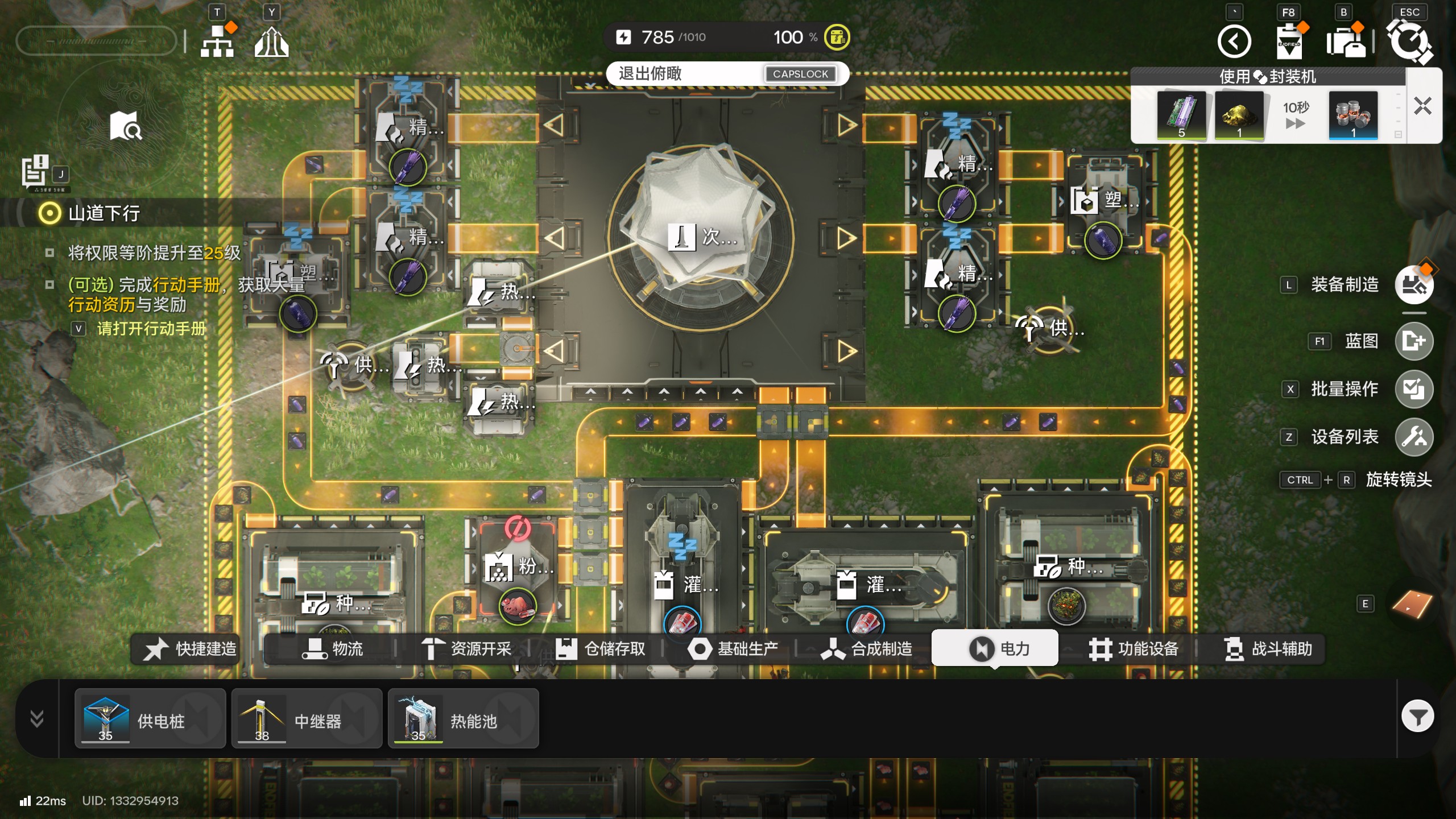Open the 资源开采 resource mining tab
Screen dimensions: 1456x819
pyautogui.click(x=466, y=649)
